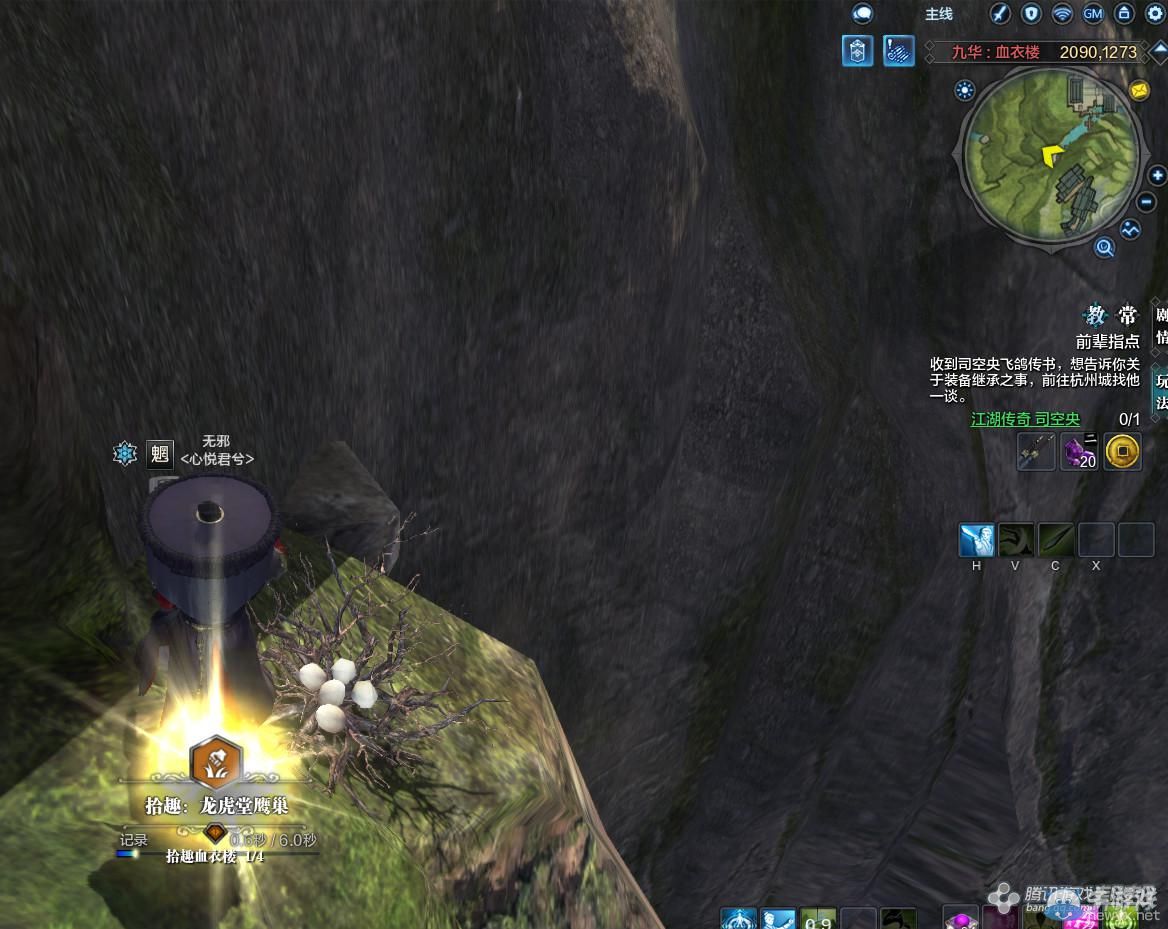Select the purple crystal reward item
This screenshot has height=929, width=1168.
click(1079, 453)
